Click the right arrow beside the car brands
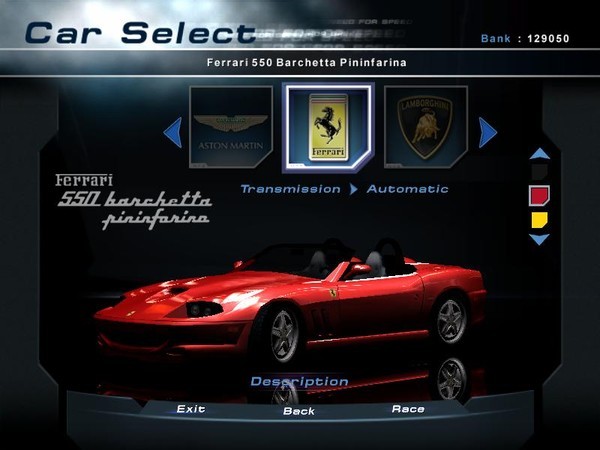This screenshot has height=450, width=600. (487, 131)
